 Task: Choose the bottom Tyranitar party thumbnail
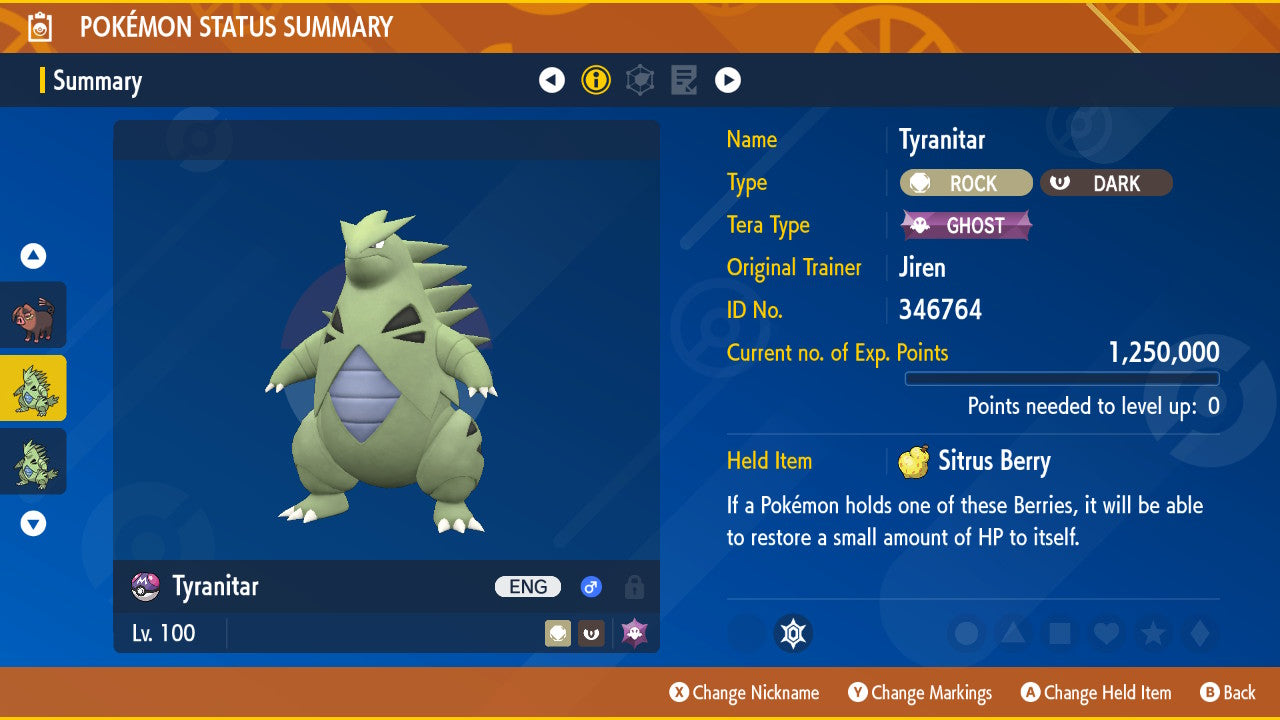pyautogui.click(x=33, y=461)
